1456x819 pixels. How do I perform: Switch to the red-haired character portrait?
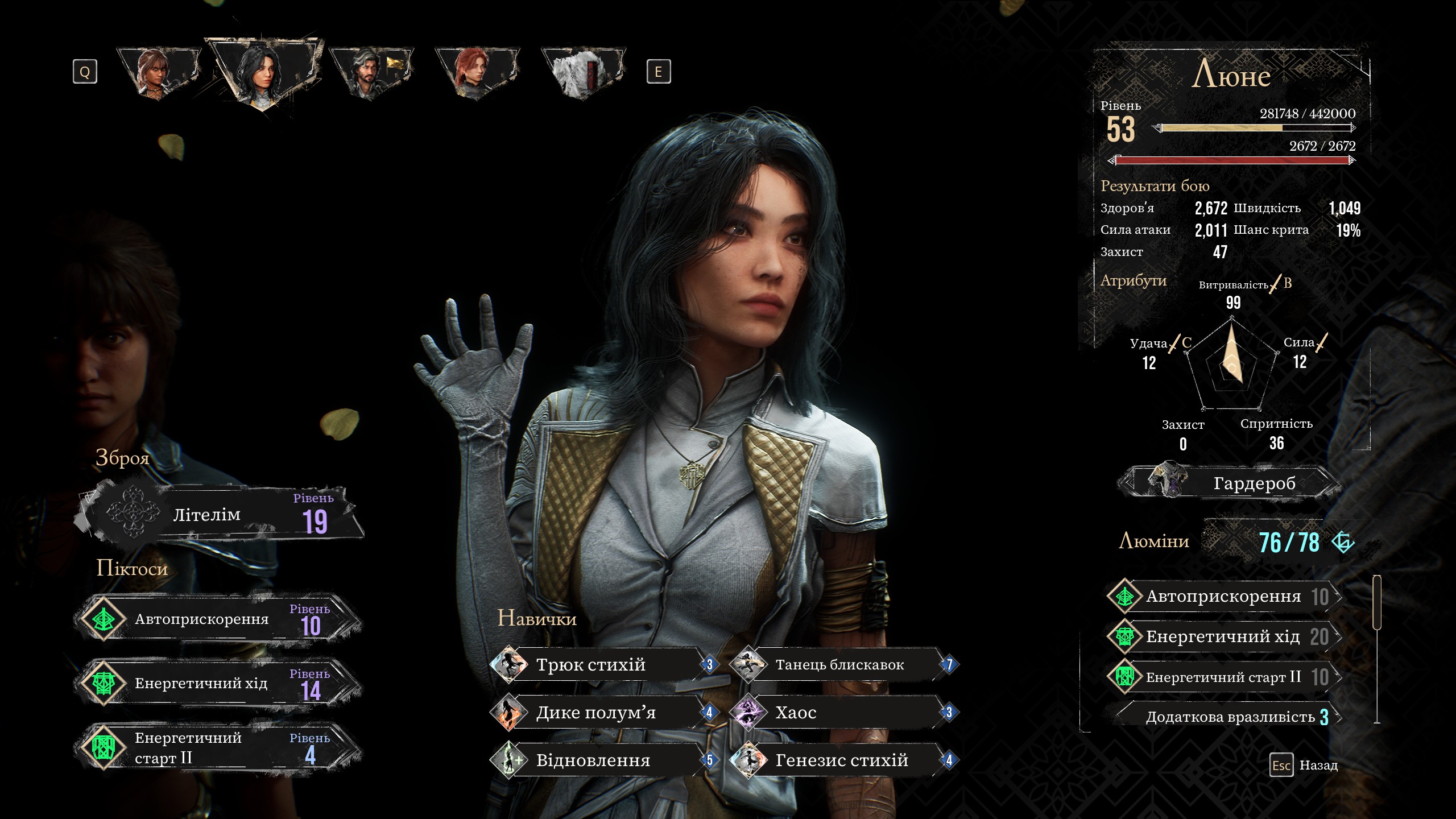[x=477, y=73]
